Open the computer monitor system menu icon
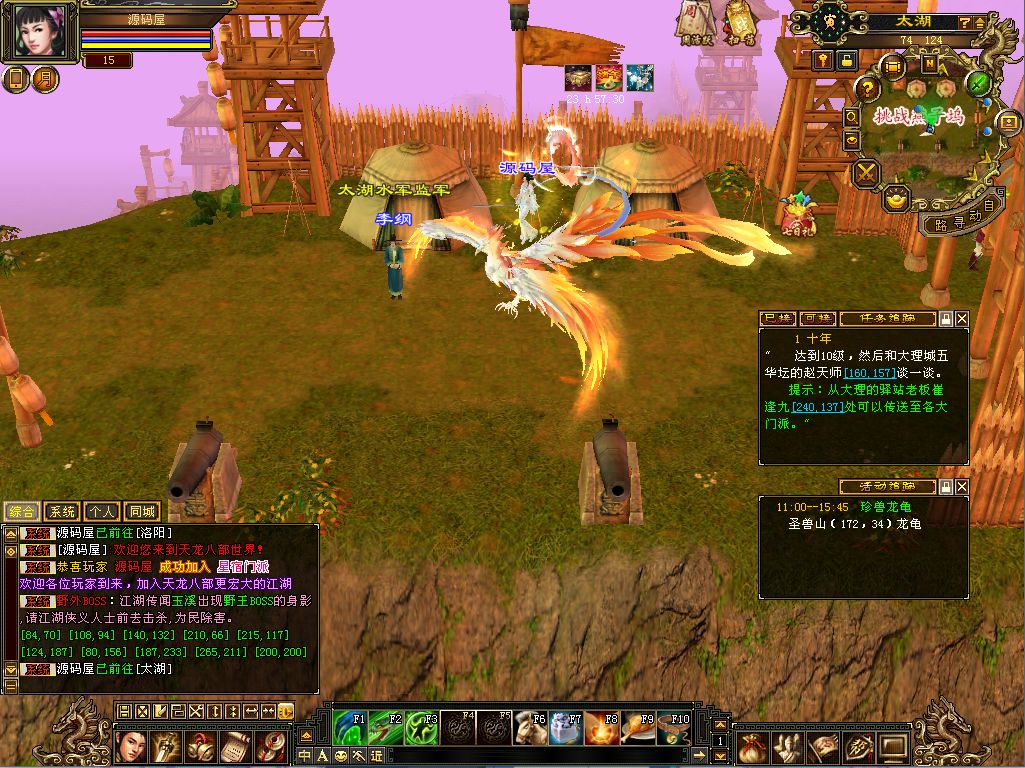1025x768 pixels. [892, 746]
